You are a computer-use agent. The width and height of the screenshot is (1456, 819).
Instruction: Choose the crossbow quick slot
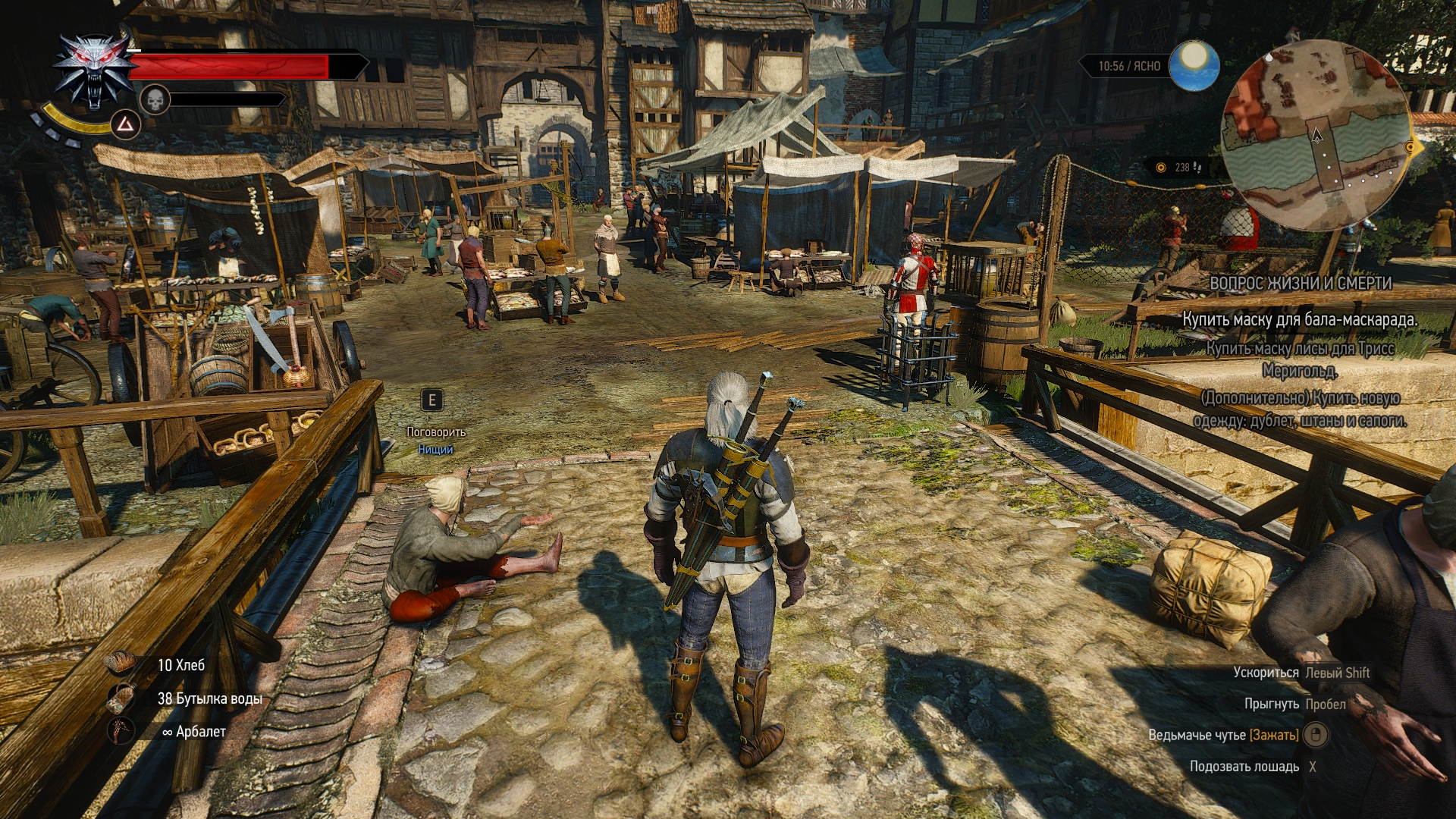tap(121, 731)
